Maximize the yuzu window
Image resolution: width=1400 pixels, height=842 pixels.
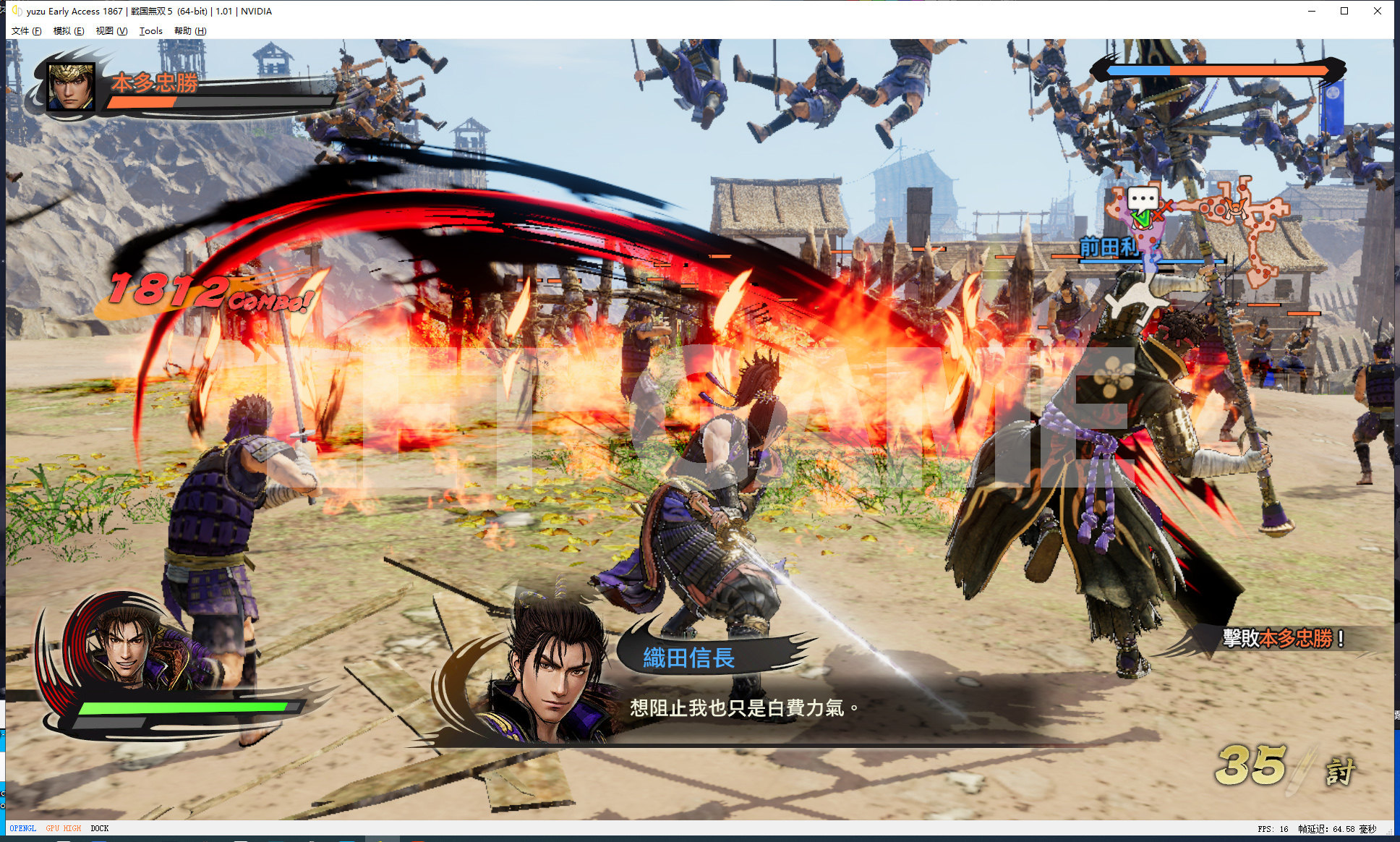point(1344,11)
